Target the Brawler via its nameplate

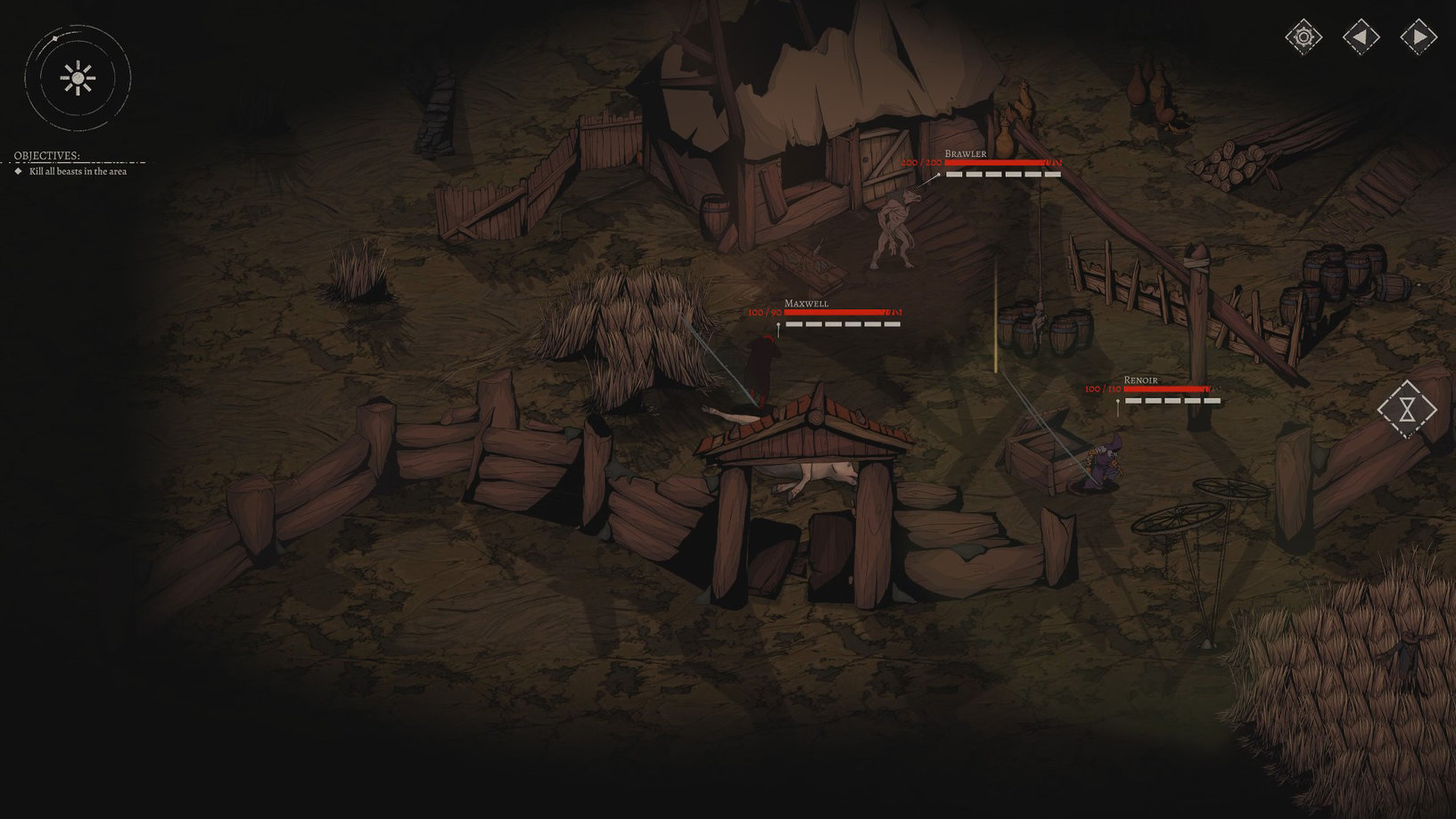966,154
